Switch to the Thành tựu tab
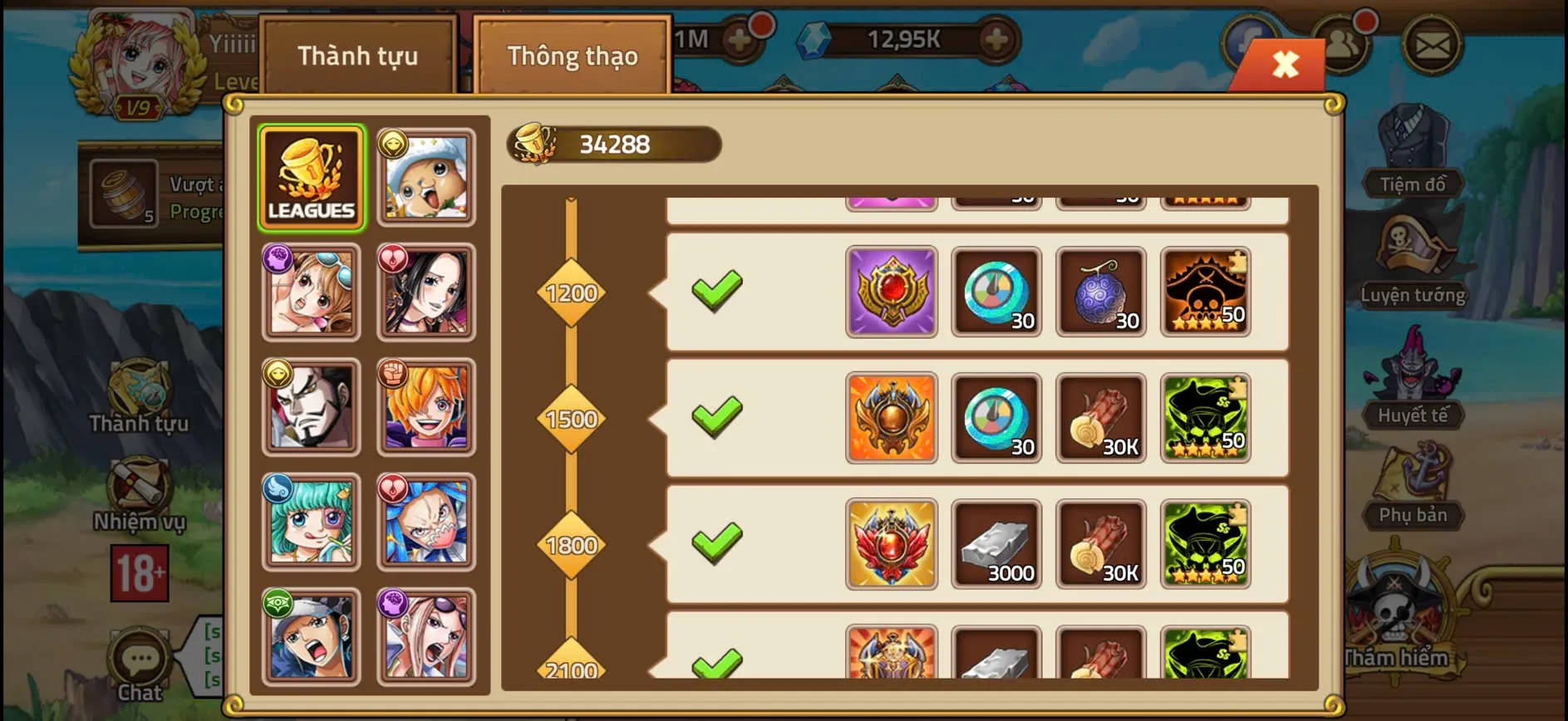Image resolution: width=1568 pixels, height=721 pixels. (x=359, y=56)
